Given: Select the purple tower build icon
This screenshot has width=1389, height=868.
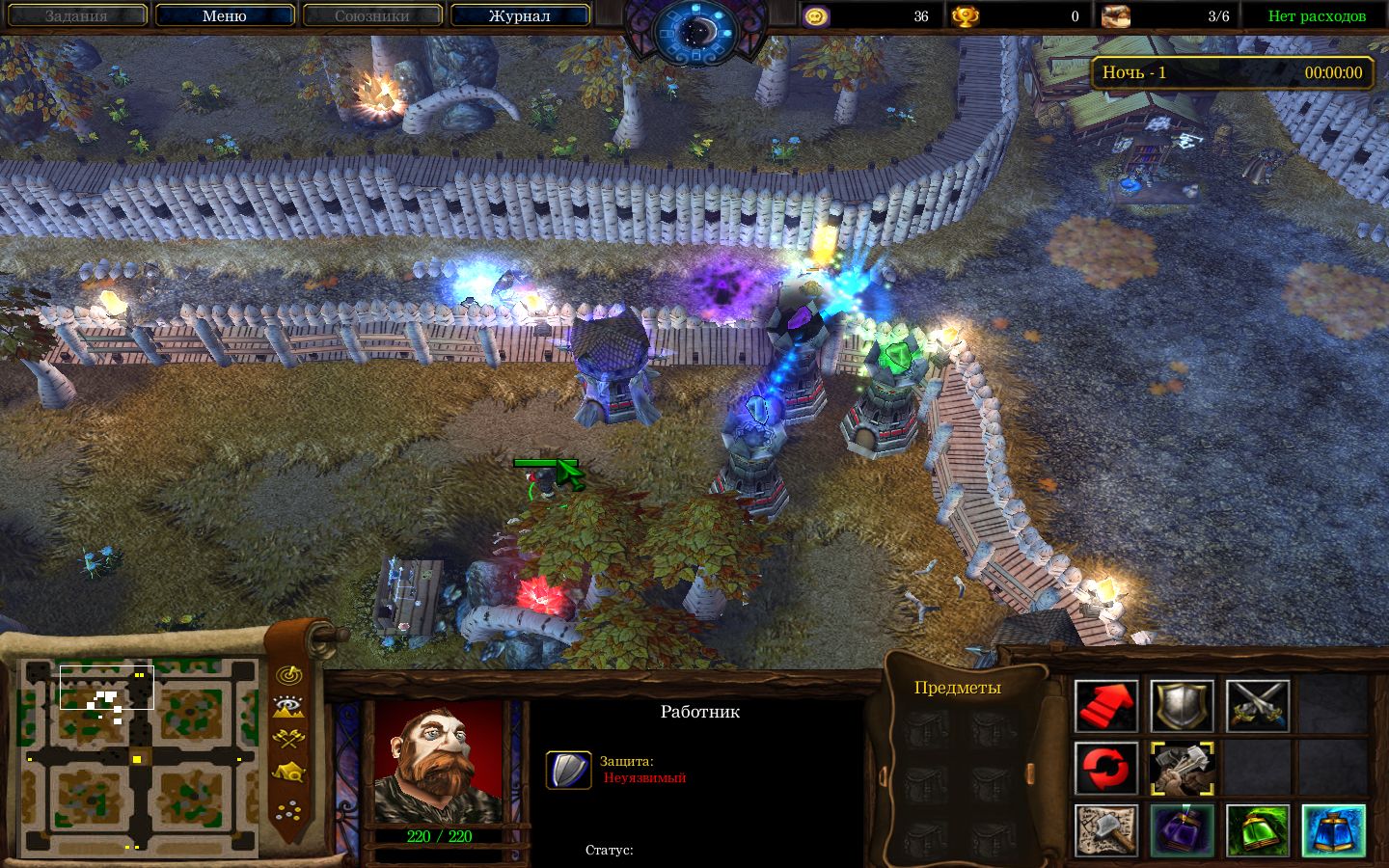Looking at the screenshot, I should (1182, 830).
